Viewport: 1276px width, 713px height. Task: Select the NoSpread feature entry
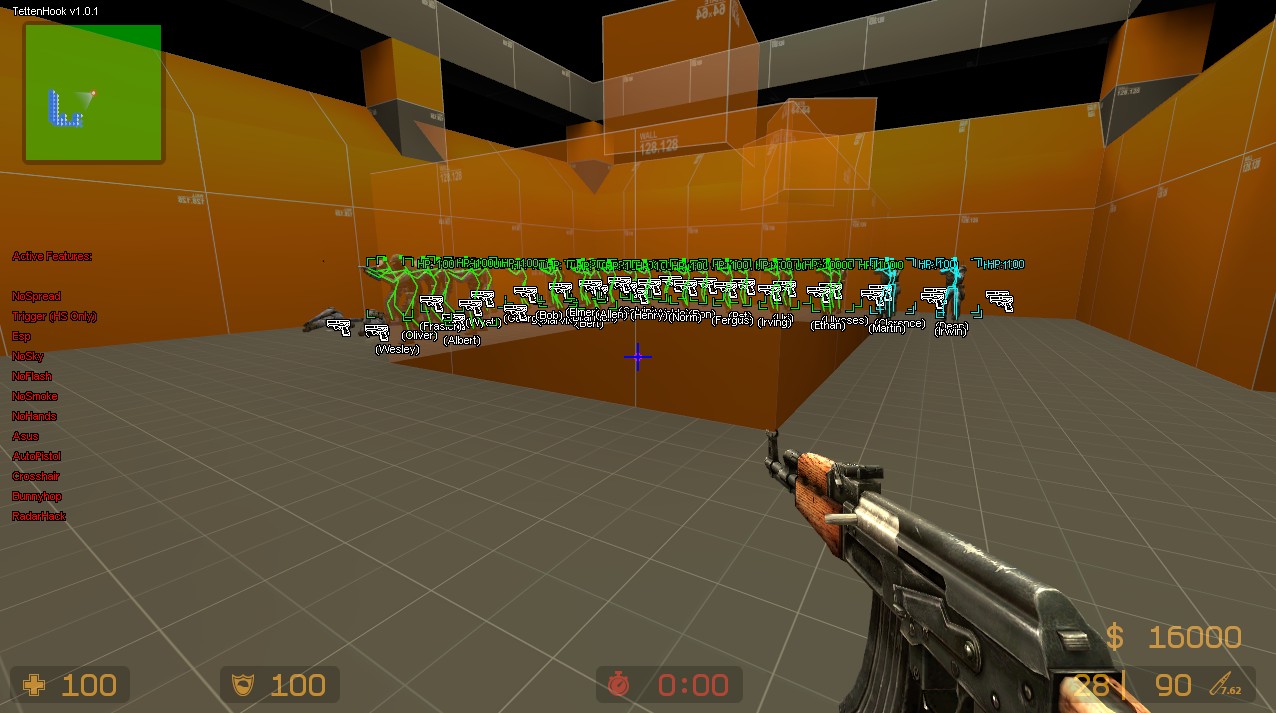(x=36, y=296)
